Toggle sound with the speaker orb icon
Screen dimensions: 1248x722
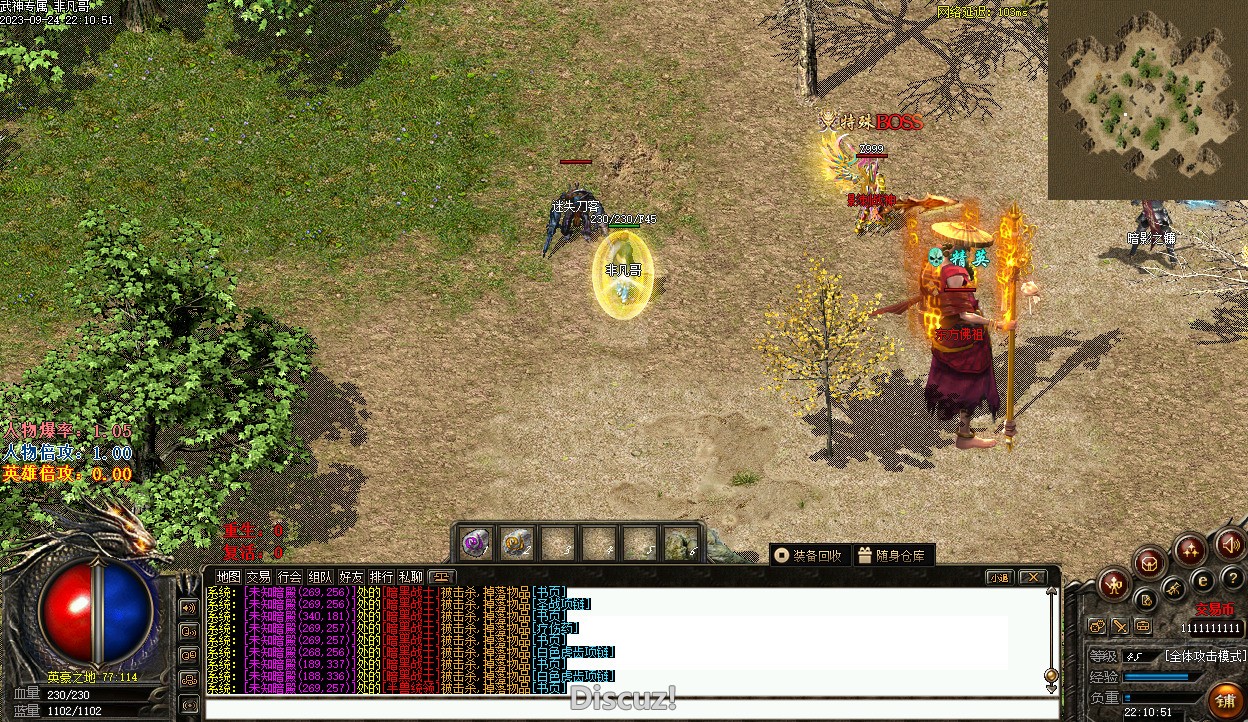pos(1230,545)
